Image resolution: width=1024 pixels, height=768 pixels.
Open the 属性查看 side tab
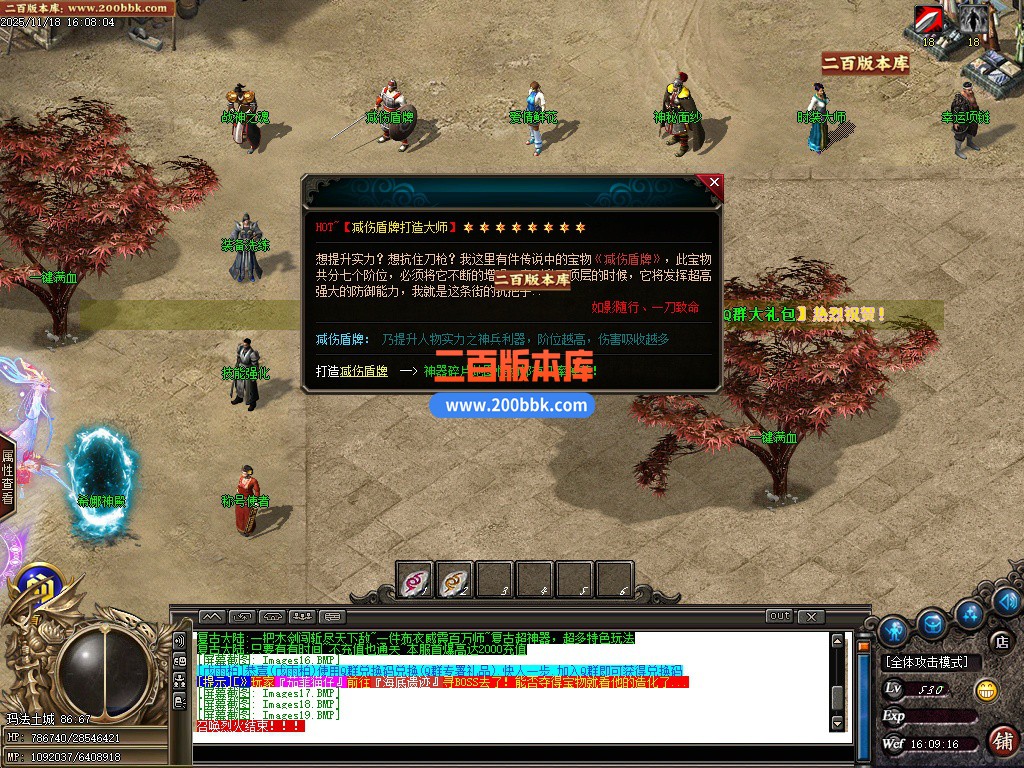(8, 475)
